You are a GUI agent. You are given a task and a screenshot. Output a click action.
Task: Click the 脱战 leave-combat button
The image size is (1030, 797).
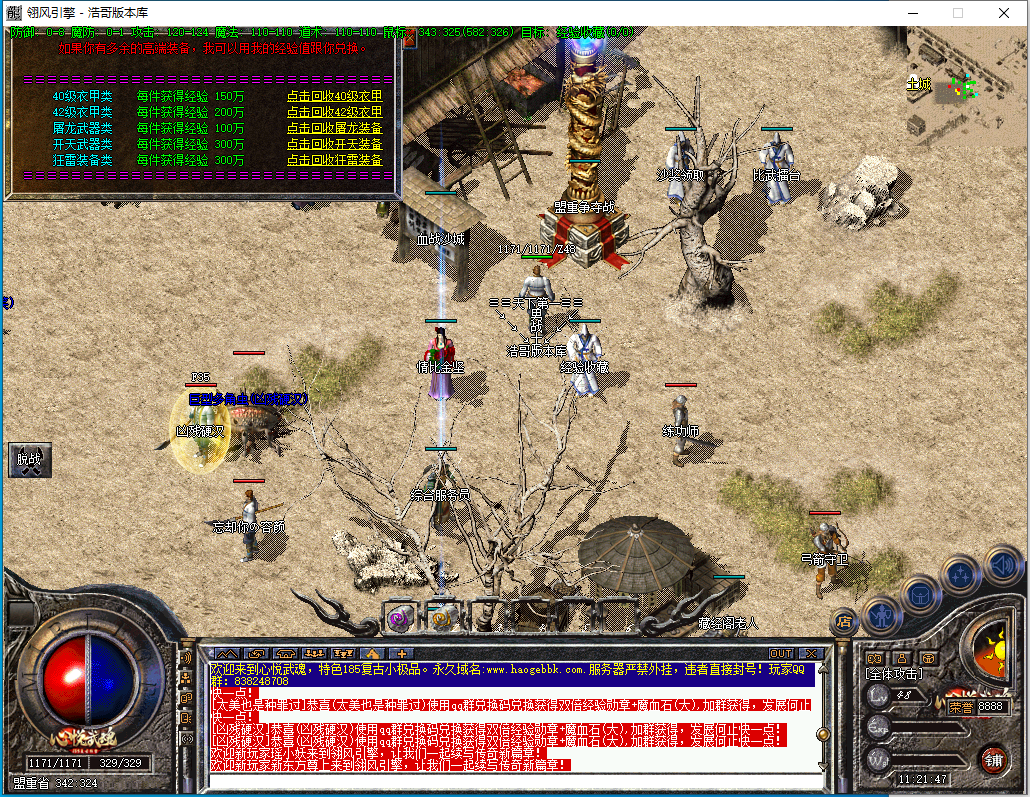pos(29,460)
